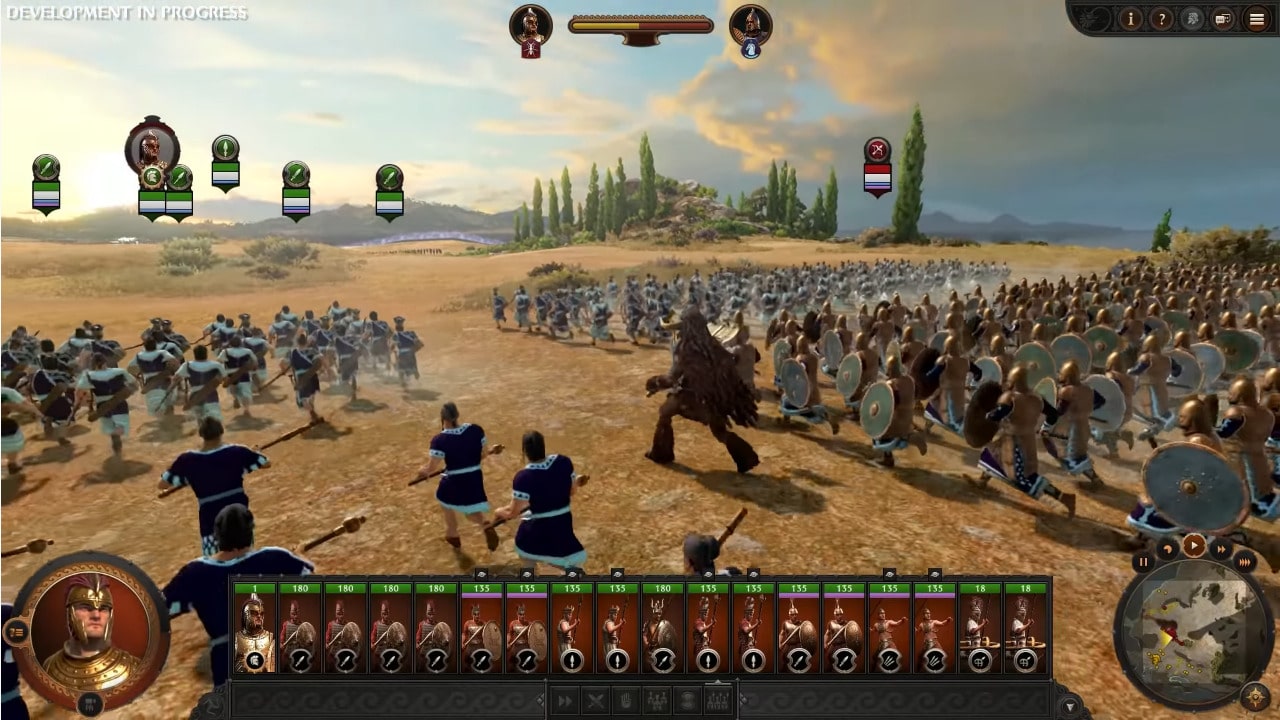Select the halt command hand icon
This screenshot has height=720, width=1280.
click(x=627, y=700)
